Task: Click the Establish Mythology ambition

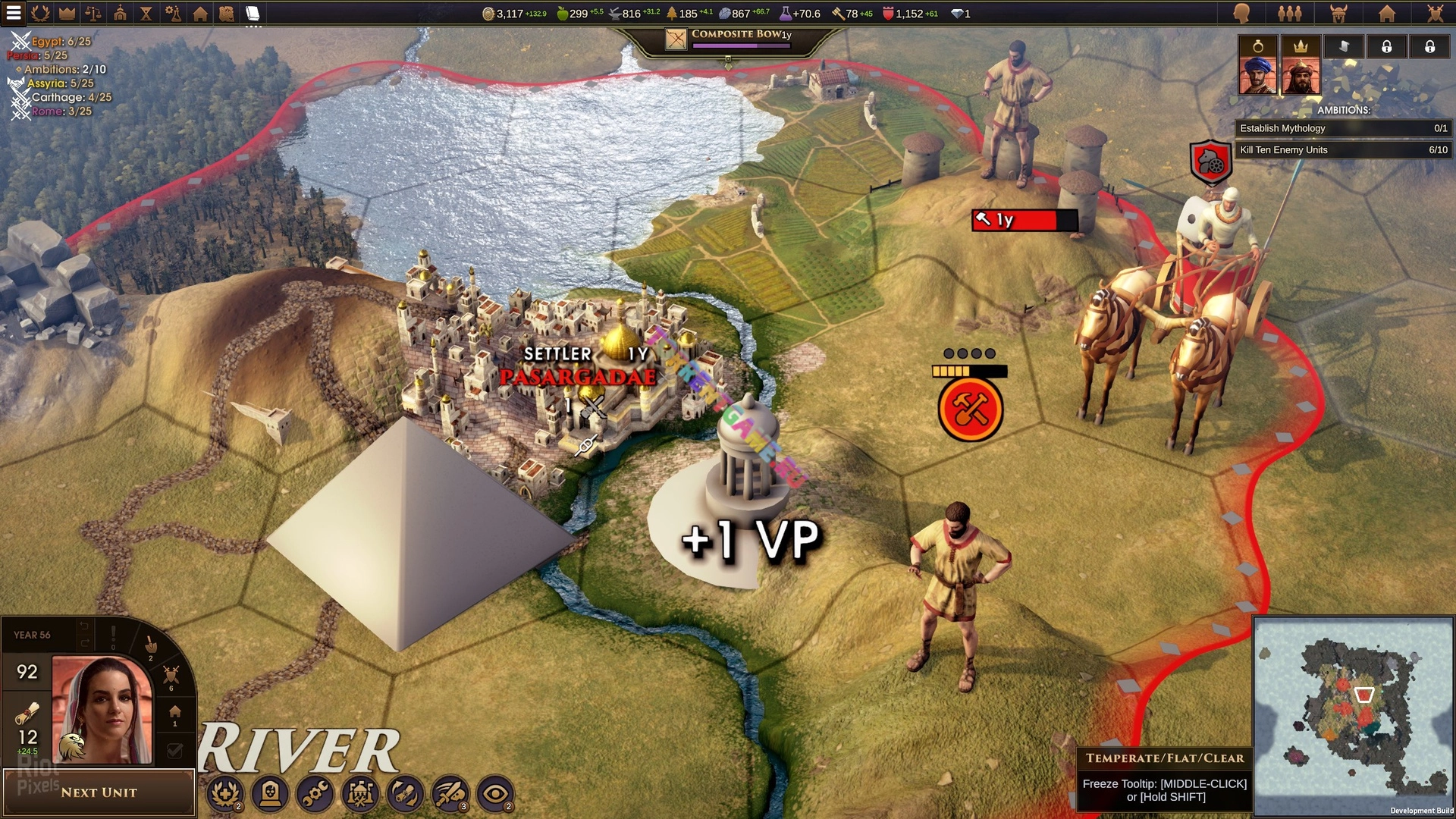Action: pyautogui.click(x=1343, y=128)
